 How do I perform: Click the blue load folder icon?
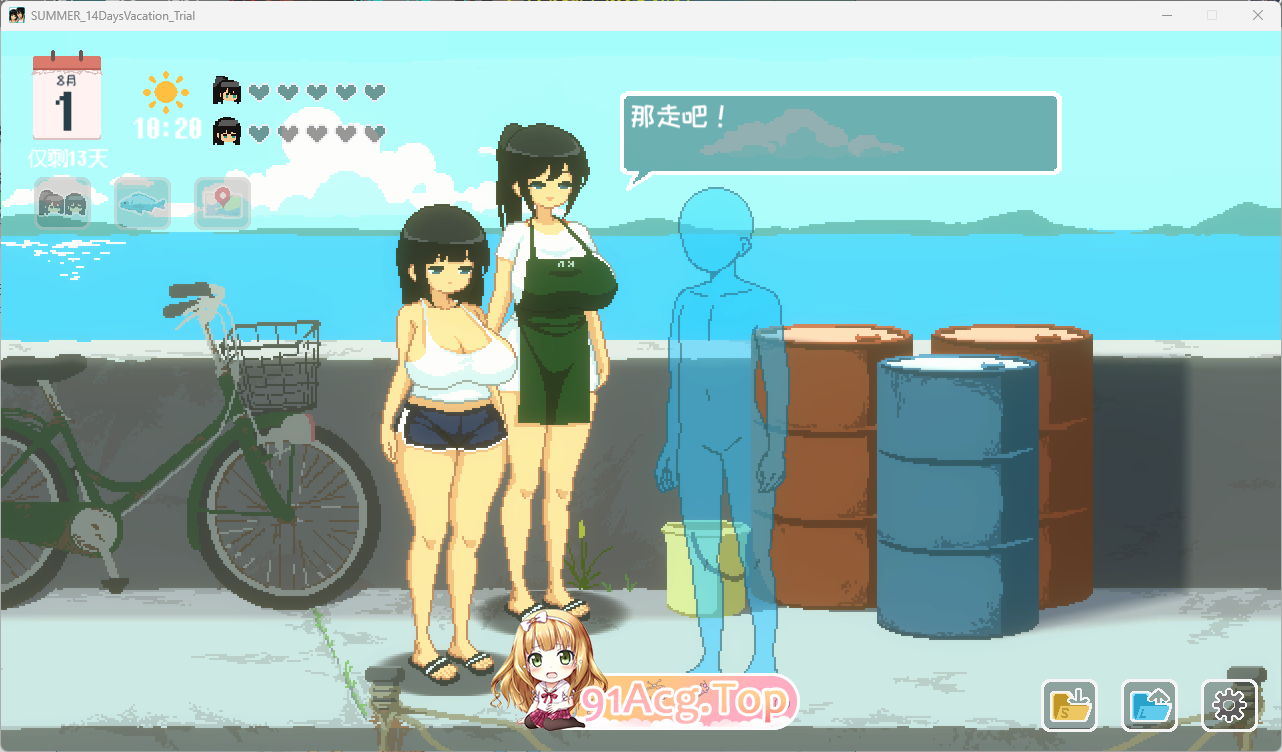pyautogui.click(x=1150, y=705)
